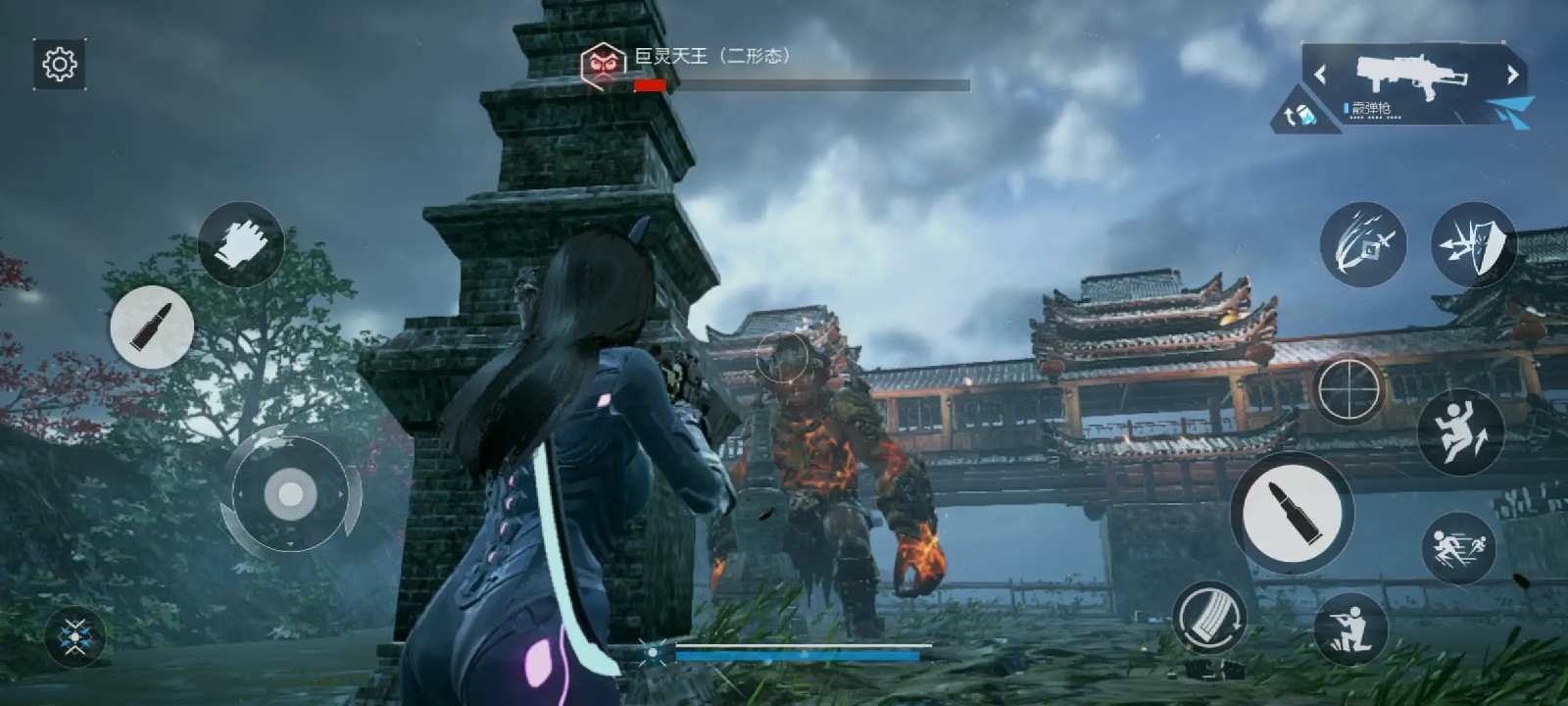Tap the sprint dash button
The width and height of the screenshot is (1568, 706).
[1459, 547]
